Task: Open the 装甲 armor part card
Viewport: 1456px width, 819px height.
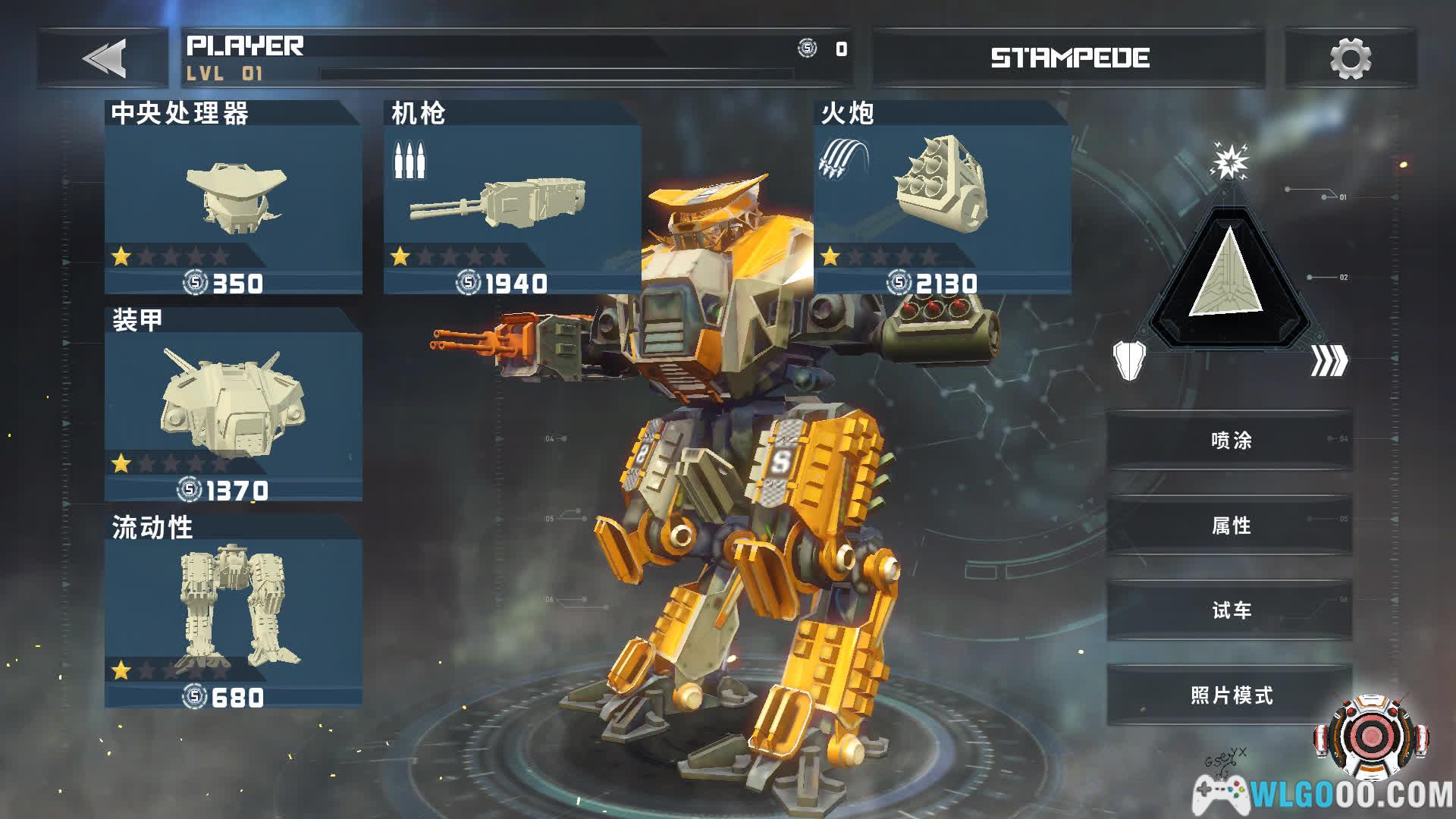Action: click(x=233, y=406)
